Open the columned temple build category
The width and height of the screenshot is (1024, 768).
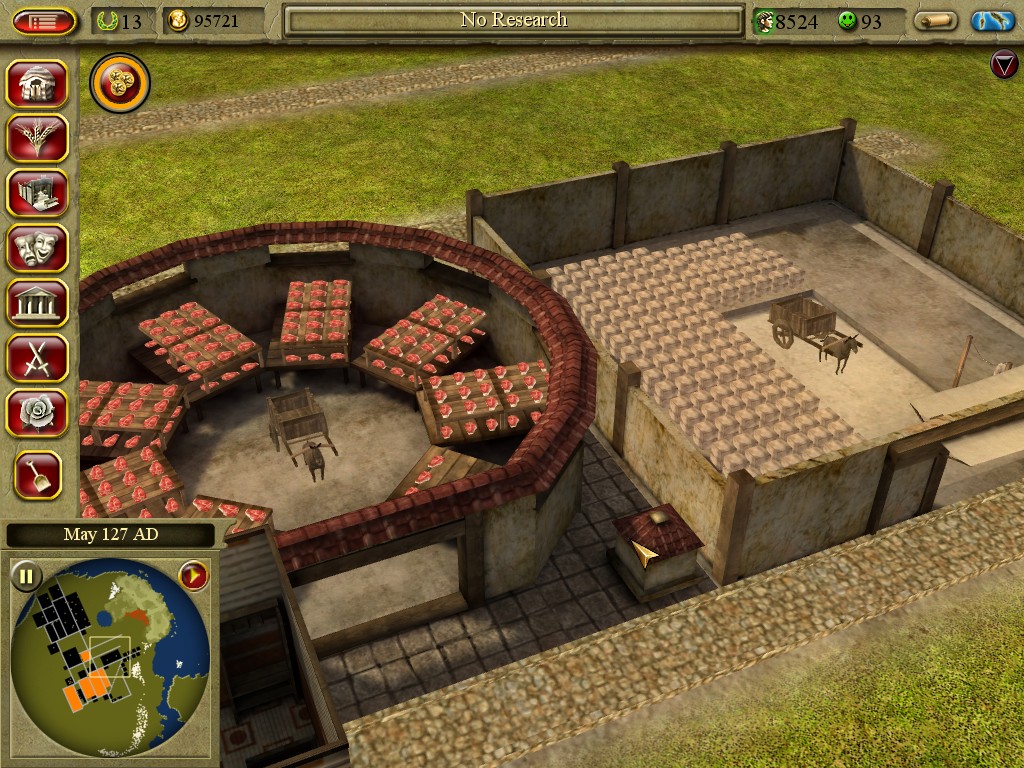[x=38, y=303]
